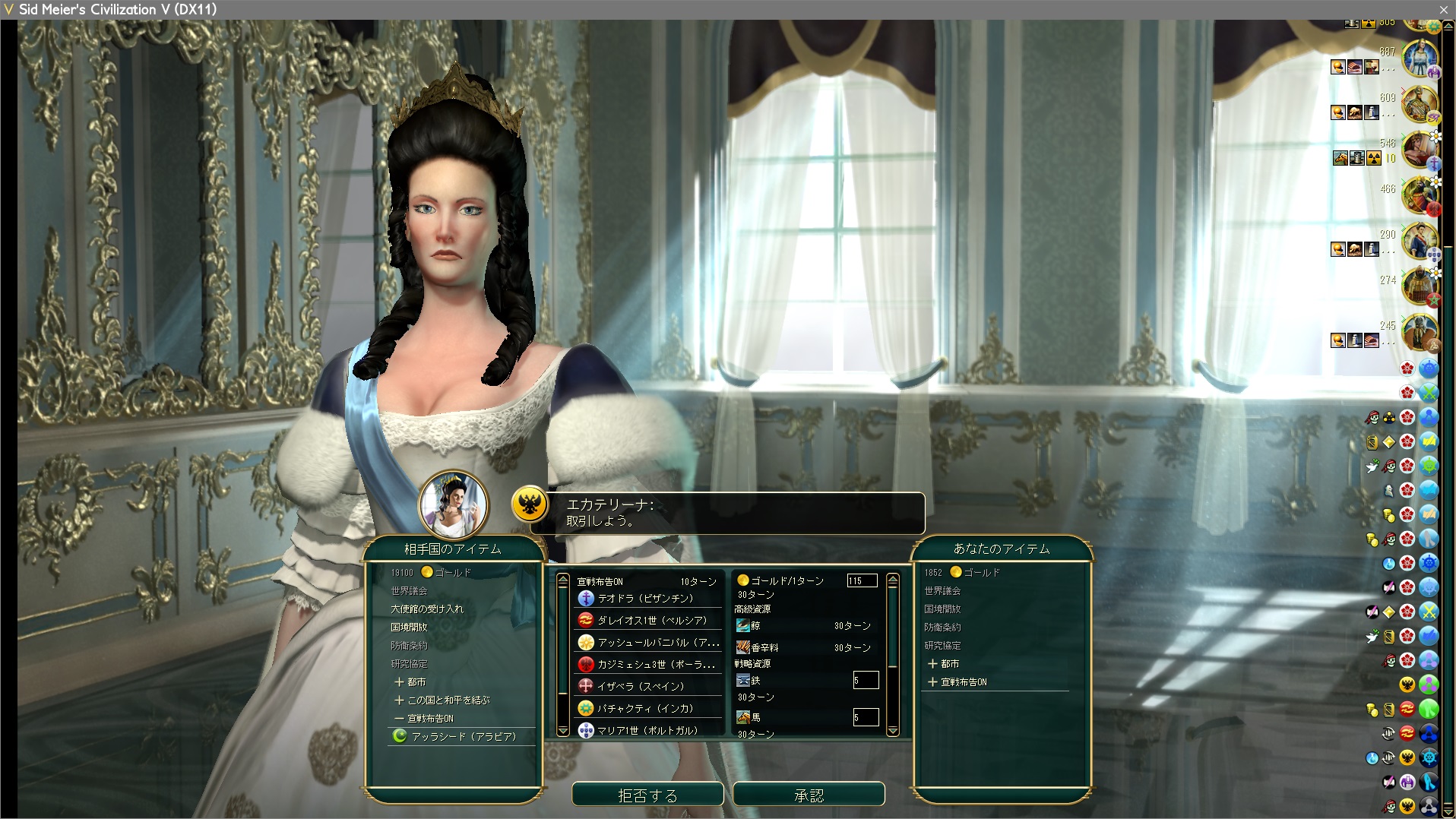Edit the 馬 horses quantity field

866,717
